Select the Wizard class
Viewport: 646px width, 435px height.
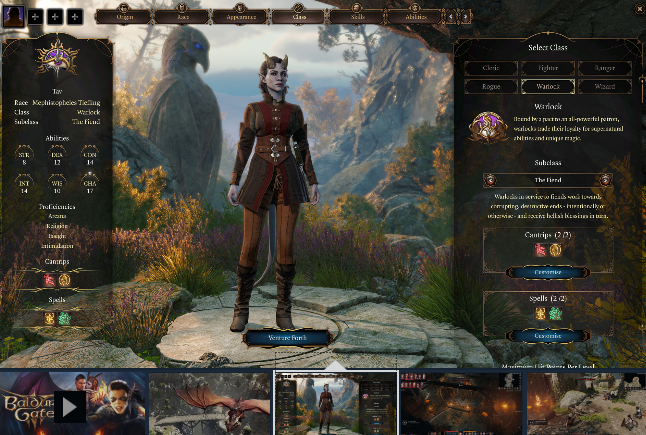(604, 87)
